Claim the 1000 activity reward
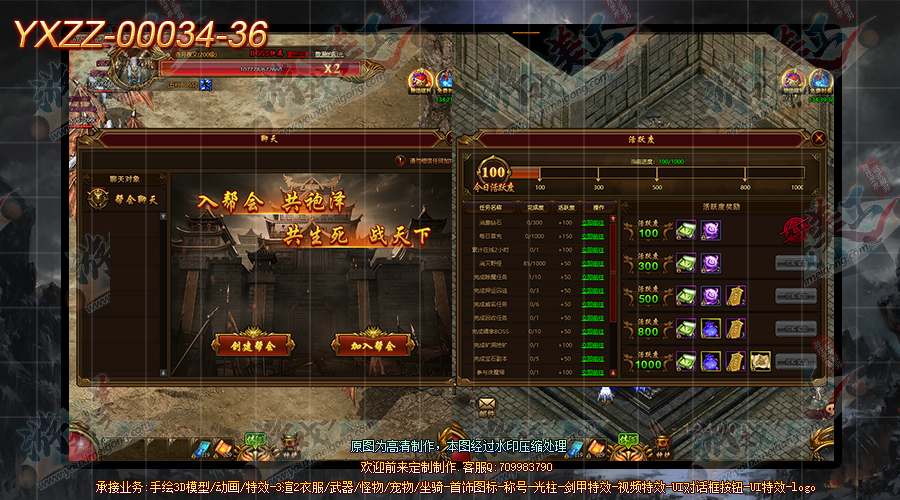Viewport: 900px width, 500px height. click(795, 361)
